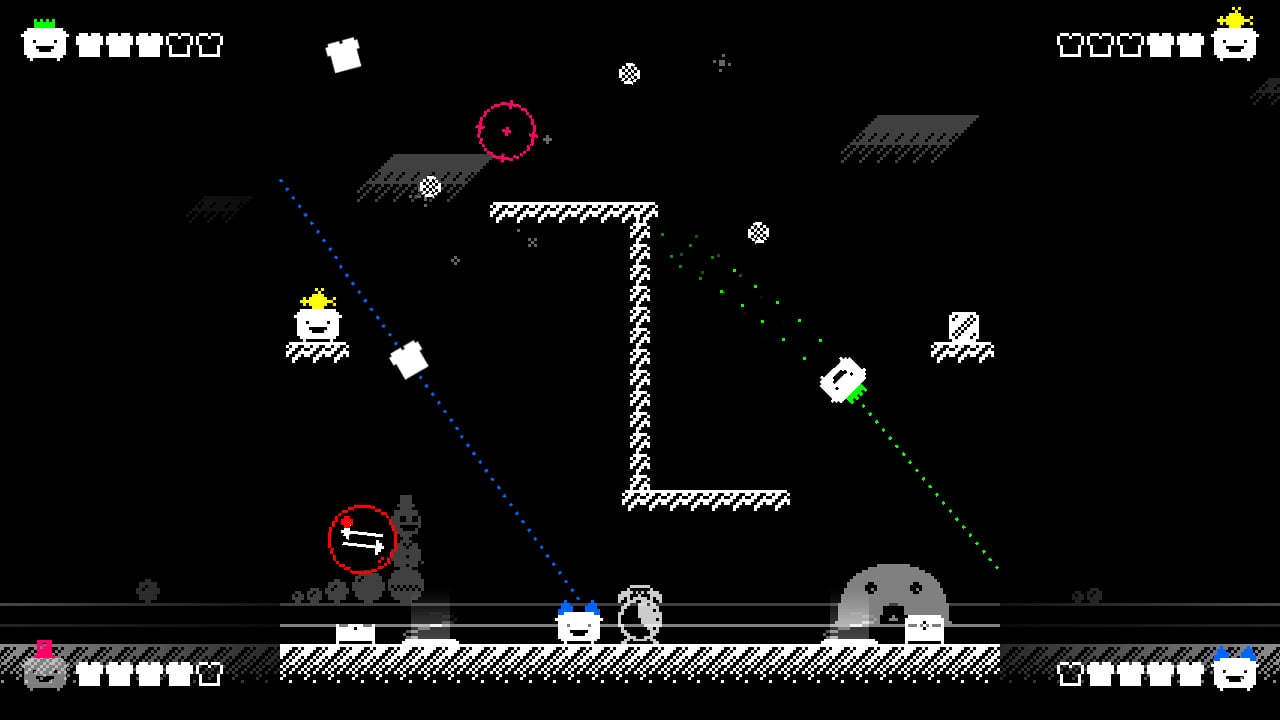
Task: Expand the small cluster of pebbles on the left floor
Action: point(303,595)
